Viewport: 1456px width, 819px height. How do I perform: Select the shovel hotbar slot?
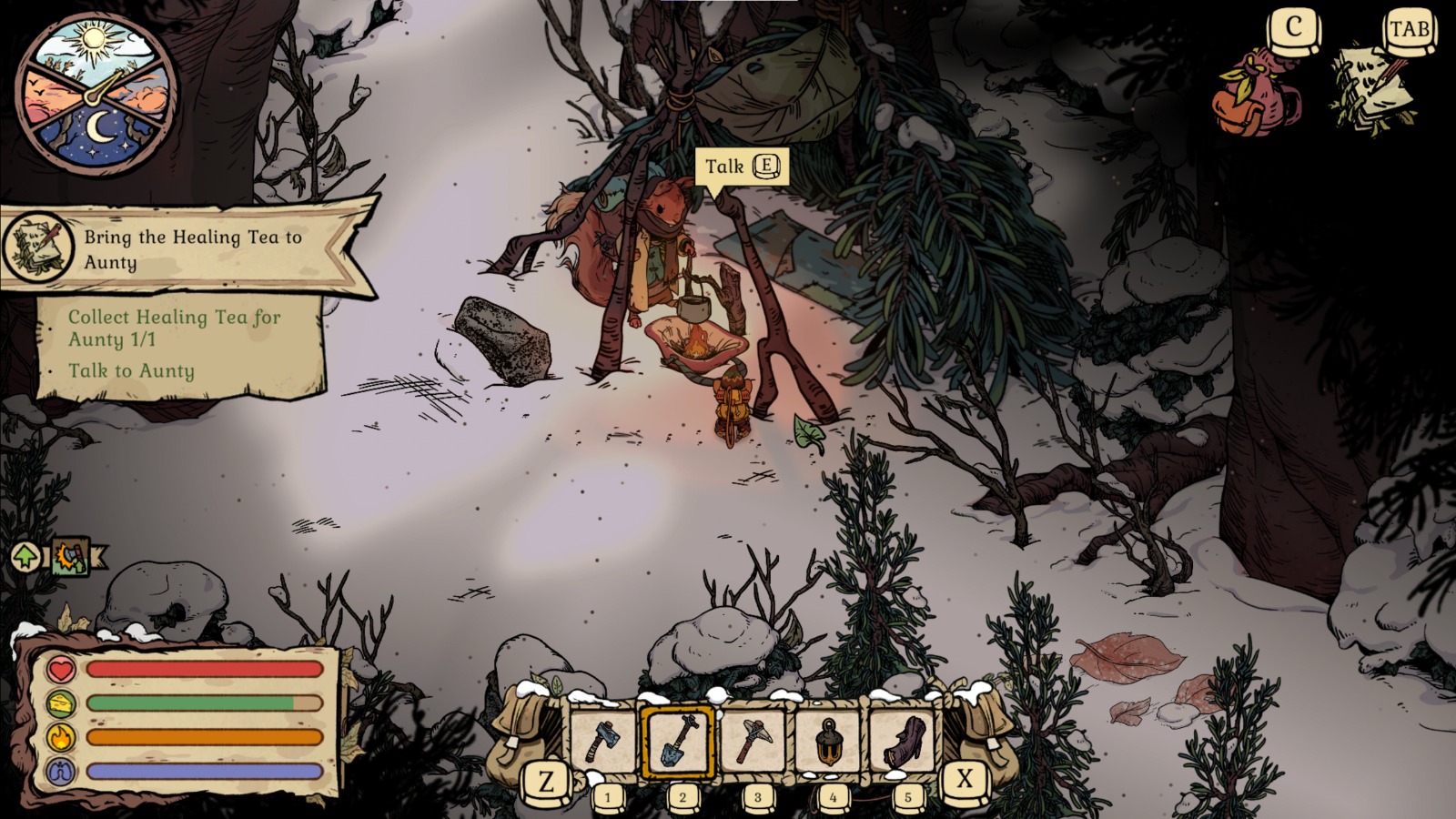pos(679,741)
